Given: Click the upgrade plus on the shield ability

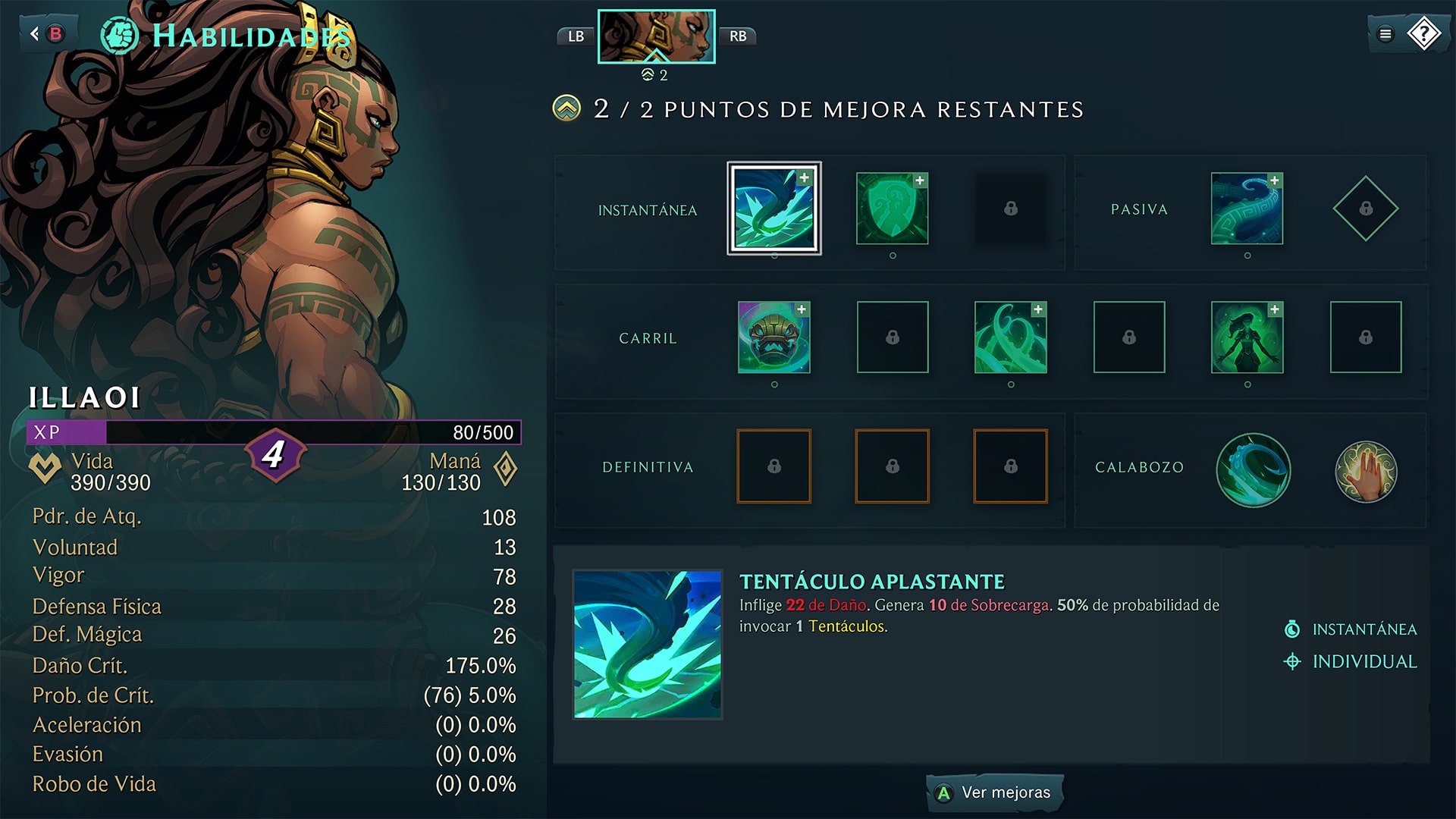Looking at the screenshot, I should tap(919, 181).
